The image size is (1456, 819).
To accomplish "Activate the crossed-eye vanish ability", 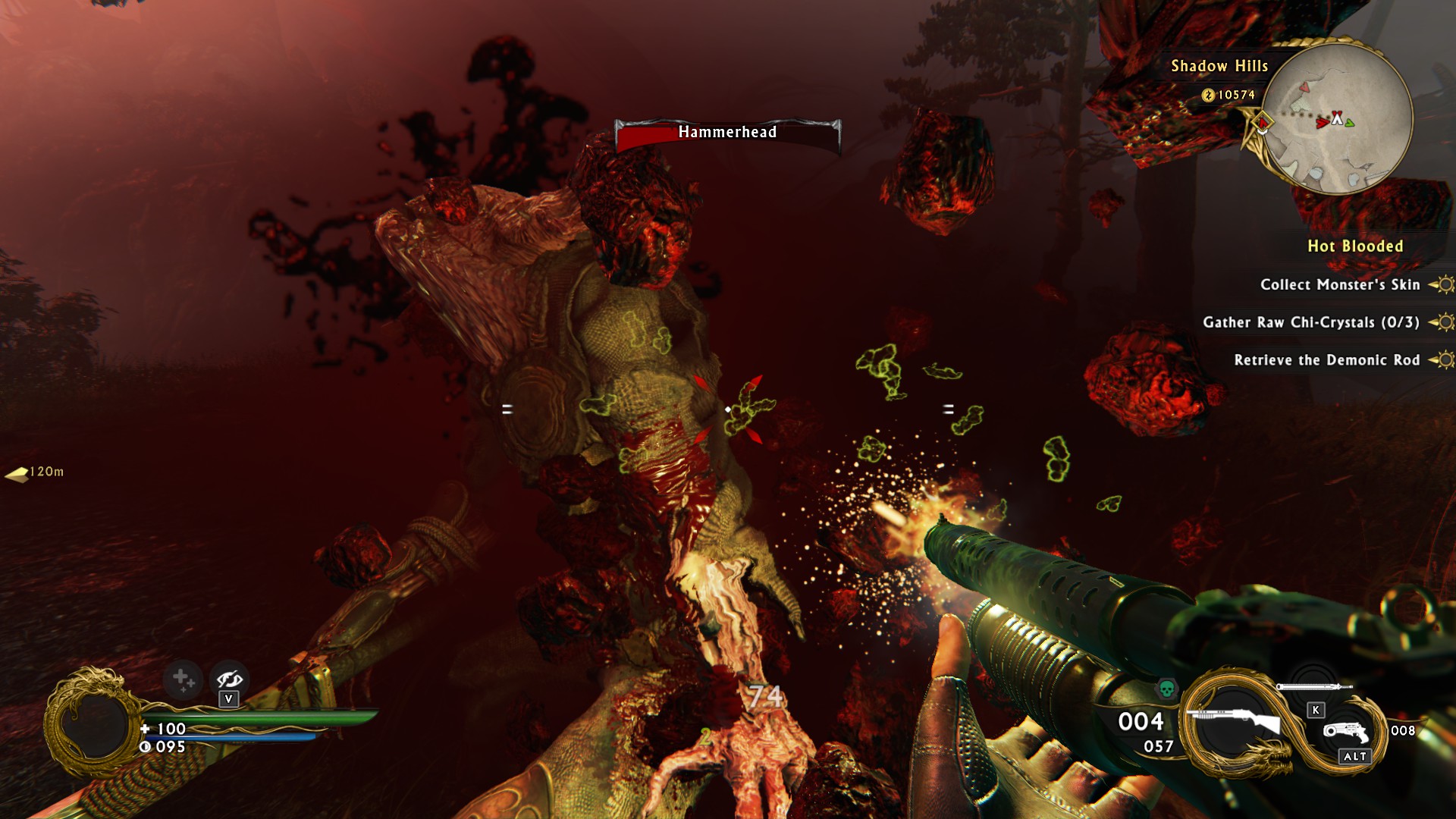I will [229, 679].
